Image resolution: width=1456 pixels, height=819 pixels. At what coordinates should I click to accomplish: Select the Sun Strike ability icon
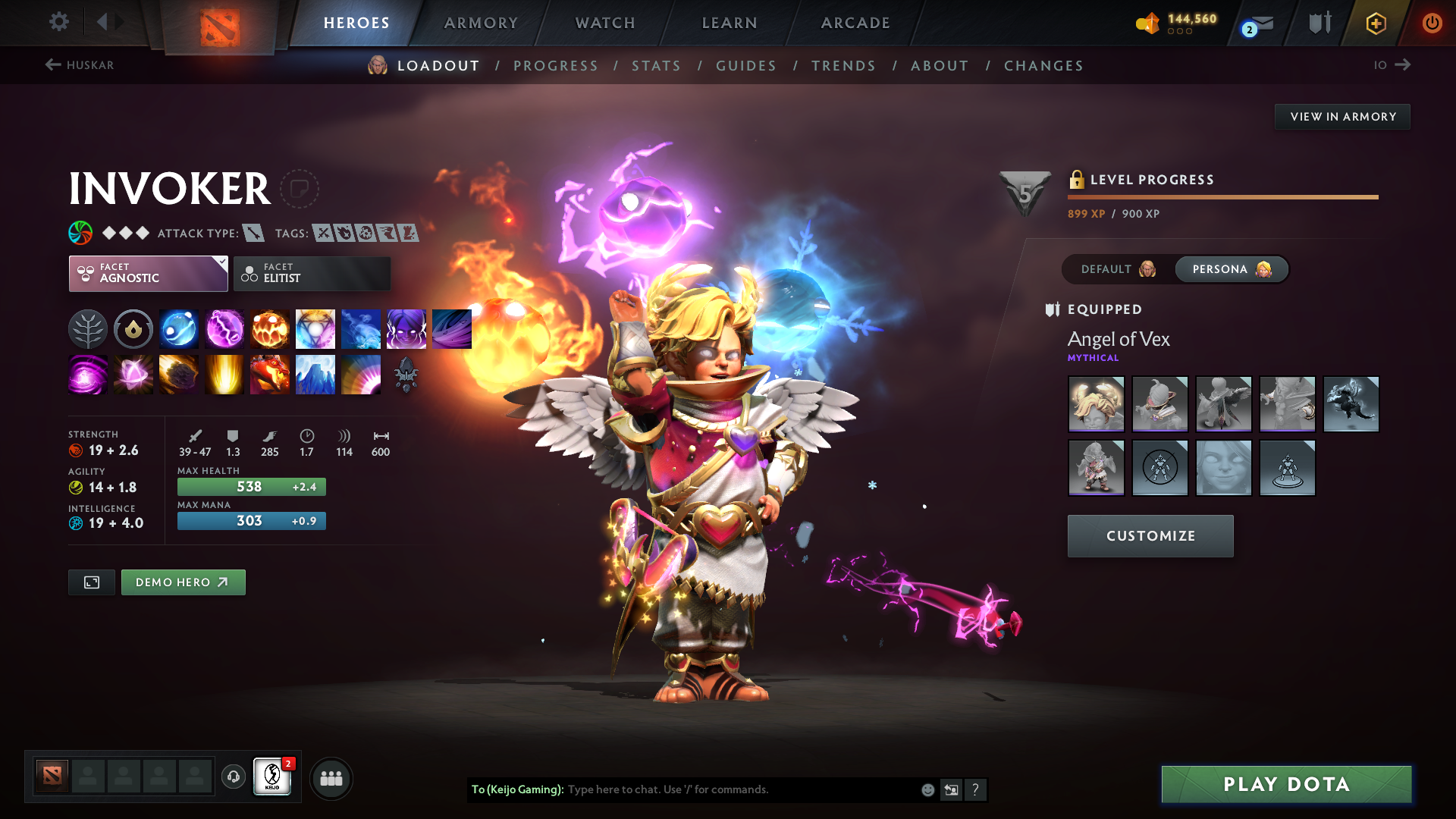pos(224,374)
